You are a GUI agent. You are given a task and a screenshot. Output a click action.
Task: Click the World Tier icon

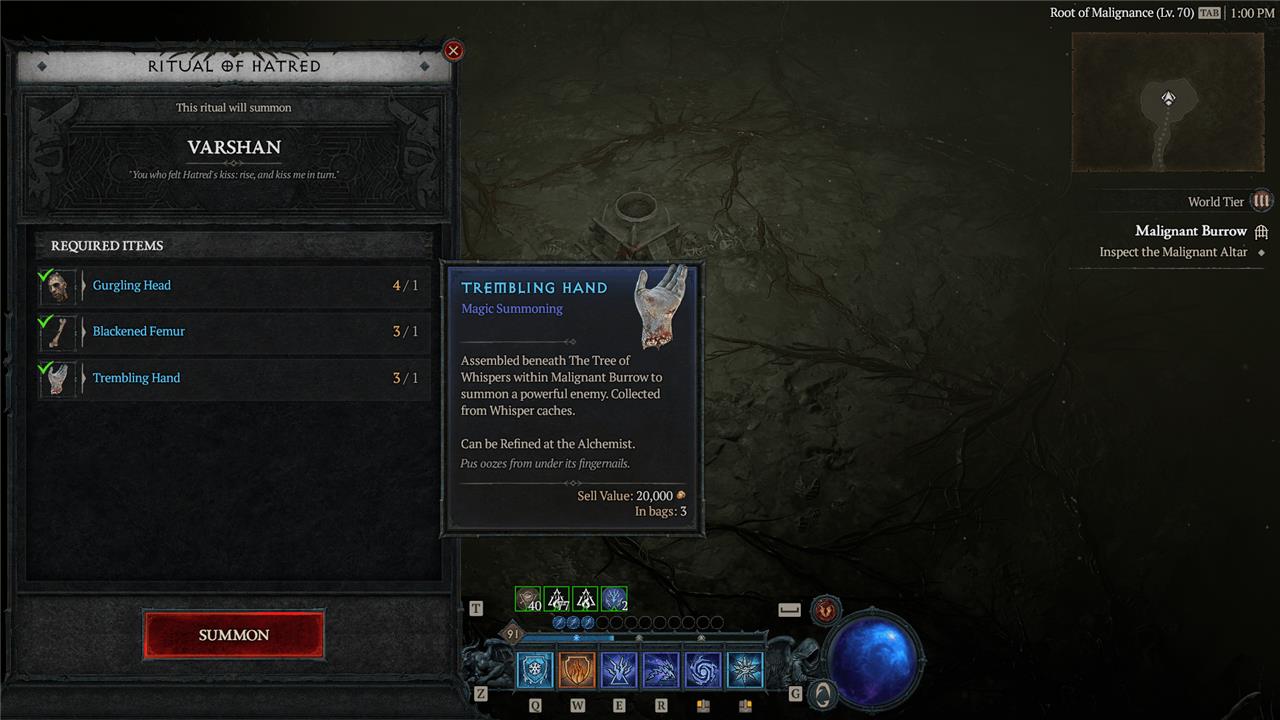[1261, 201]
